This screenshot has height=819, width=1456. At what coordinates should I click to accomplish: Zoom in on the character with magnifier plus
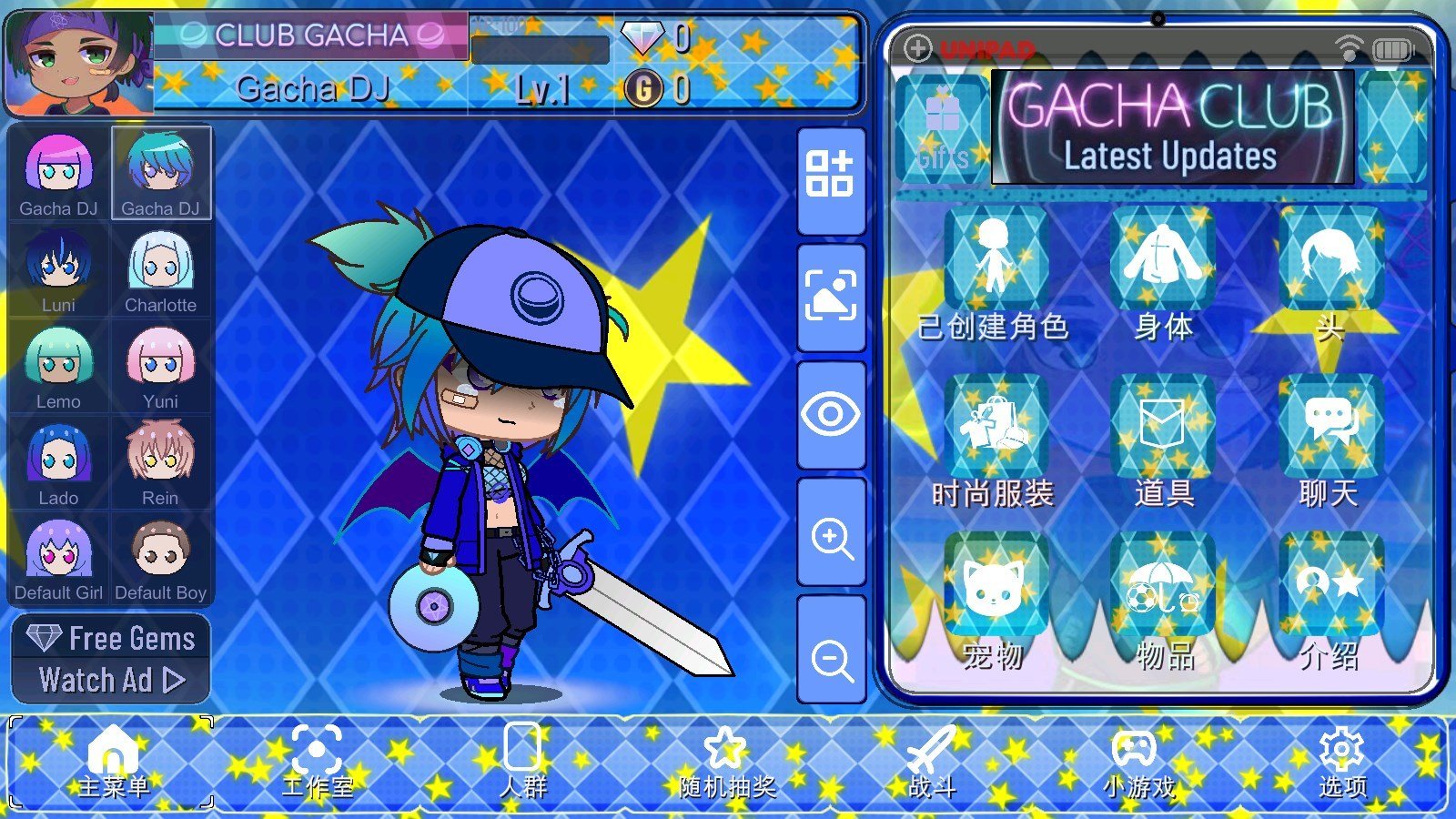829,535
